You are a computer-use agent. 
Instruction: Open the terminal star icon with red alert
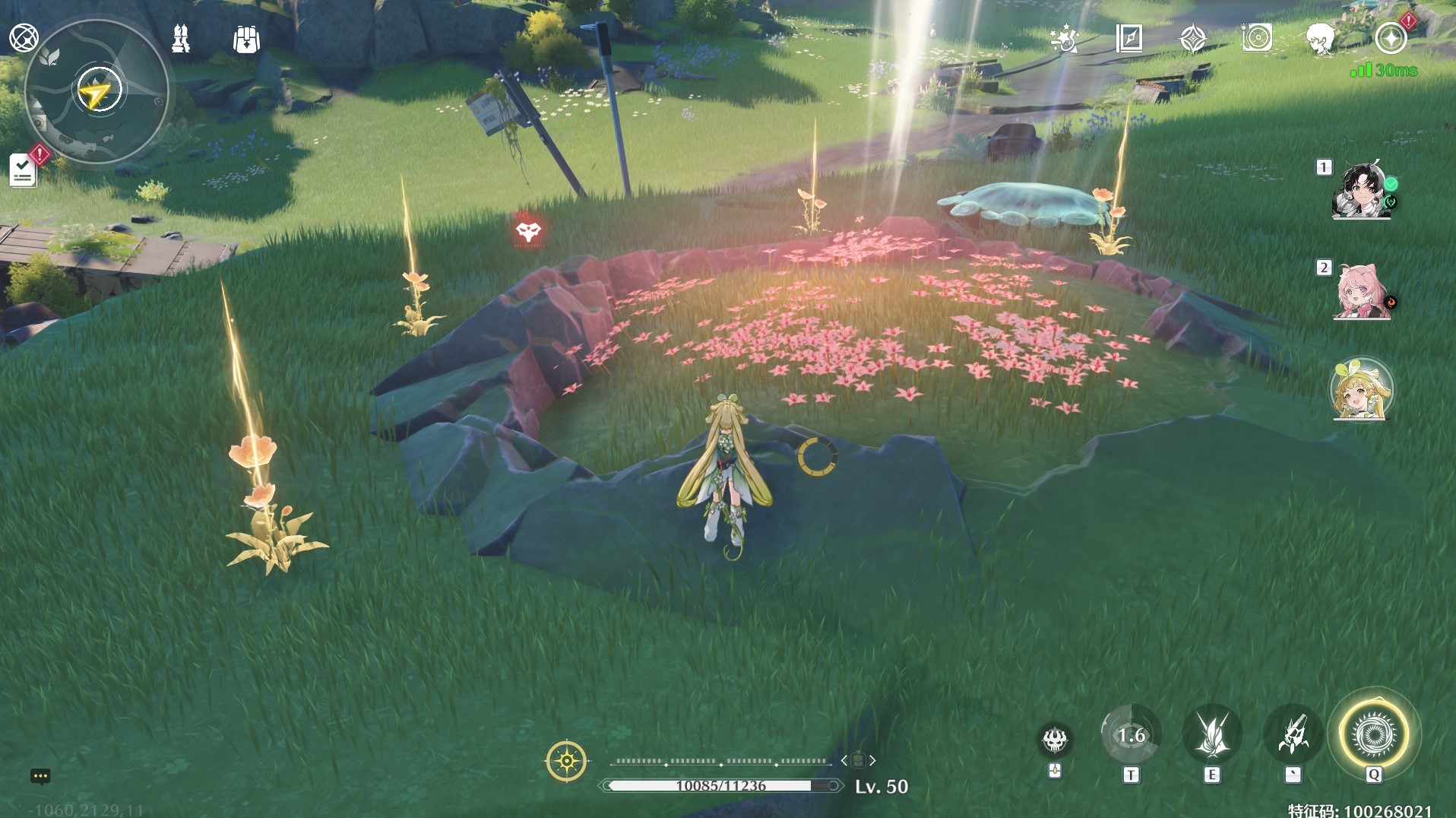[1391, 38]
